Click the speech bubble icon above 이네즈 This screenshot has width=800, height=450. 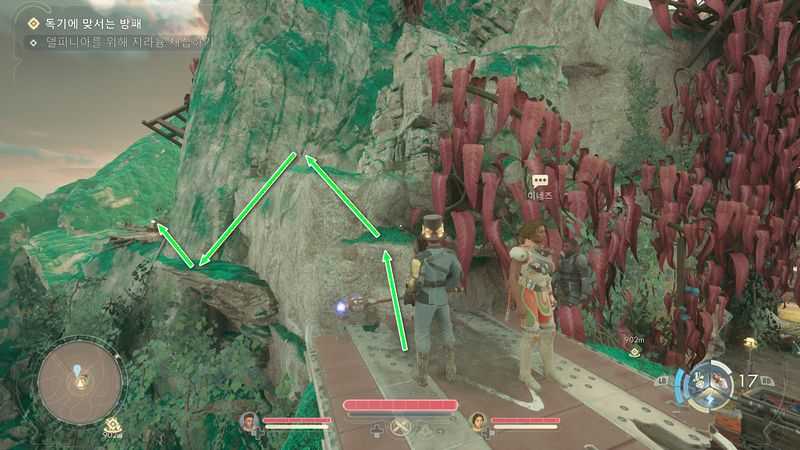[x=541, y=181]
